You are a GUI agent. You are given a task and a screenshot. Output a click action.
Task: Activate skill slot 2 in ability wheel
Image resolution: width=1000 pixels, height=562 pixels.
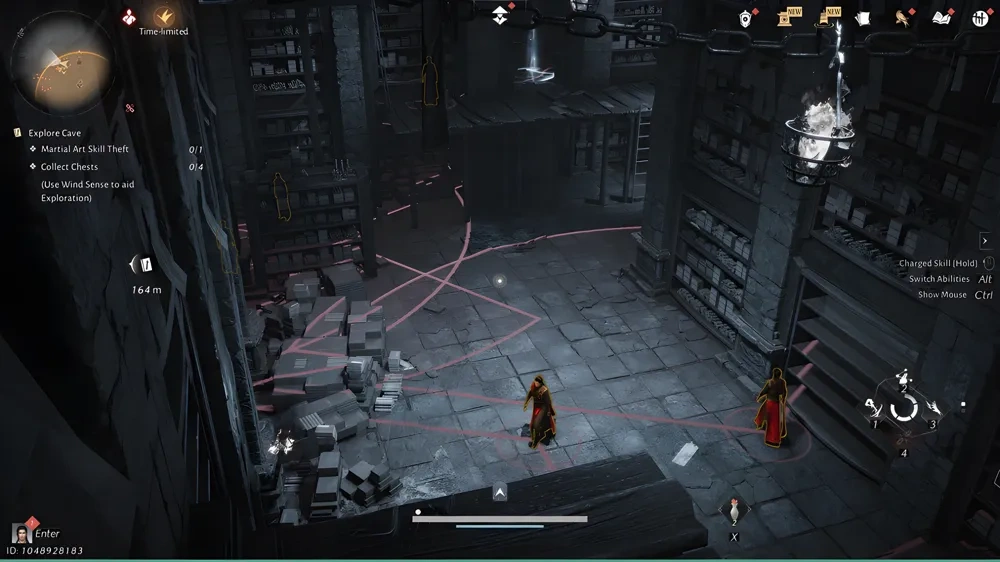(x=903, y=378)
